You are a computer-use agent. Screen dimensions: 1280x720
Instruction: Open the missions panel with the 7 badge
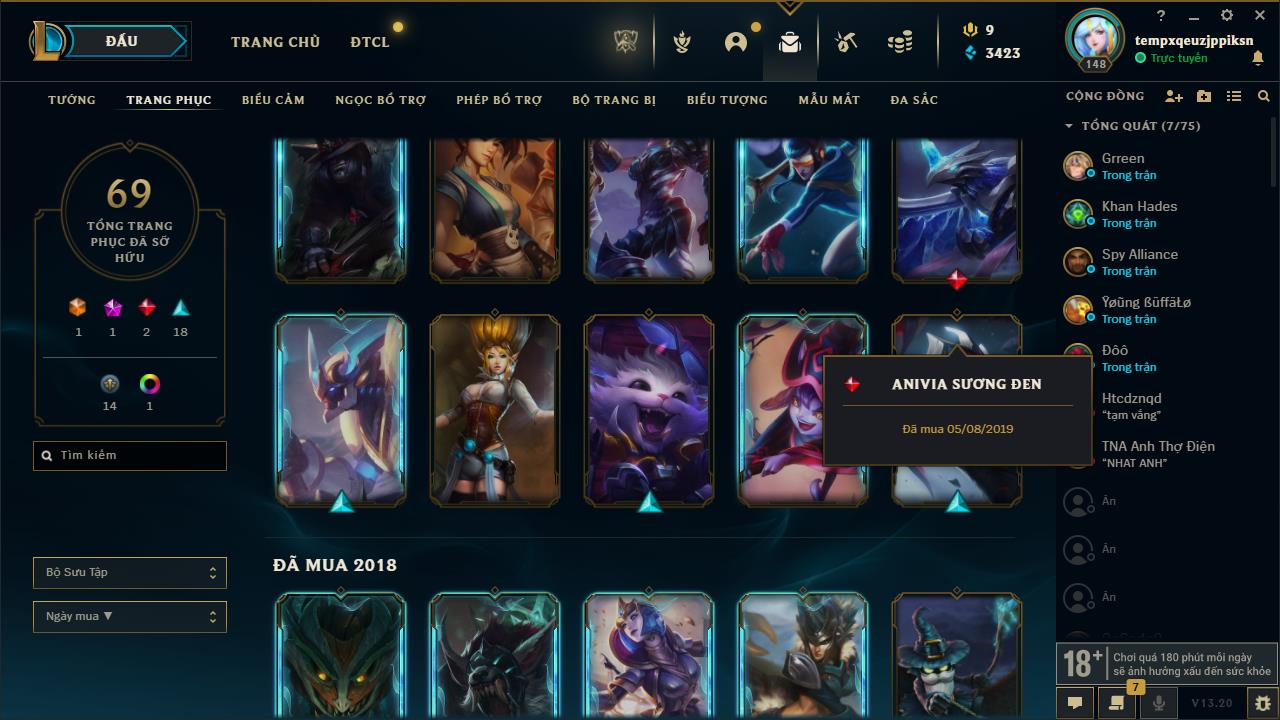[x=1118, y=704]
